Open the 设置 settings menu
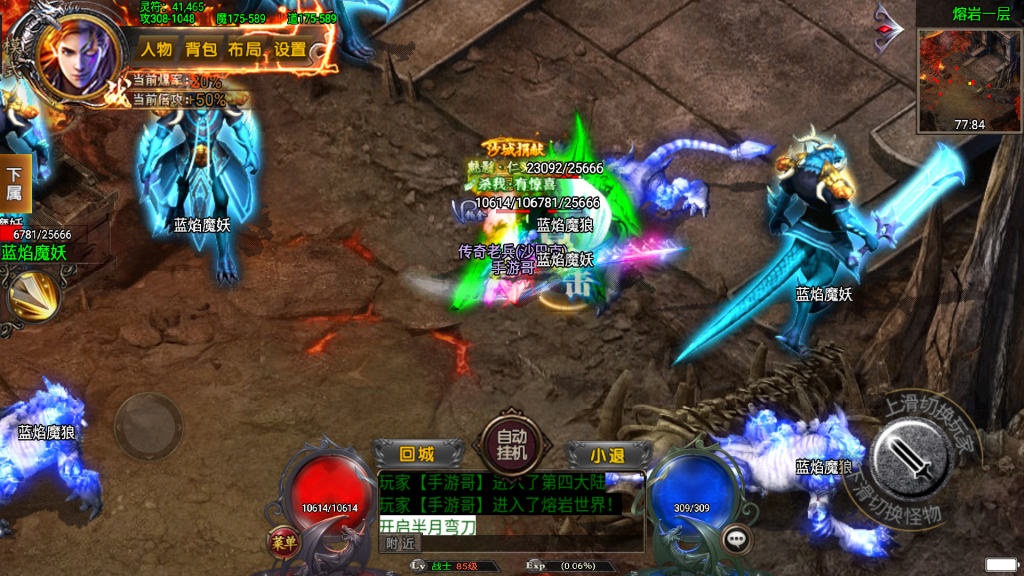Image resolution: width=1024 pixels, height=576 pixels. 290,49
